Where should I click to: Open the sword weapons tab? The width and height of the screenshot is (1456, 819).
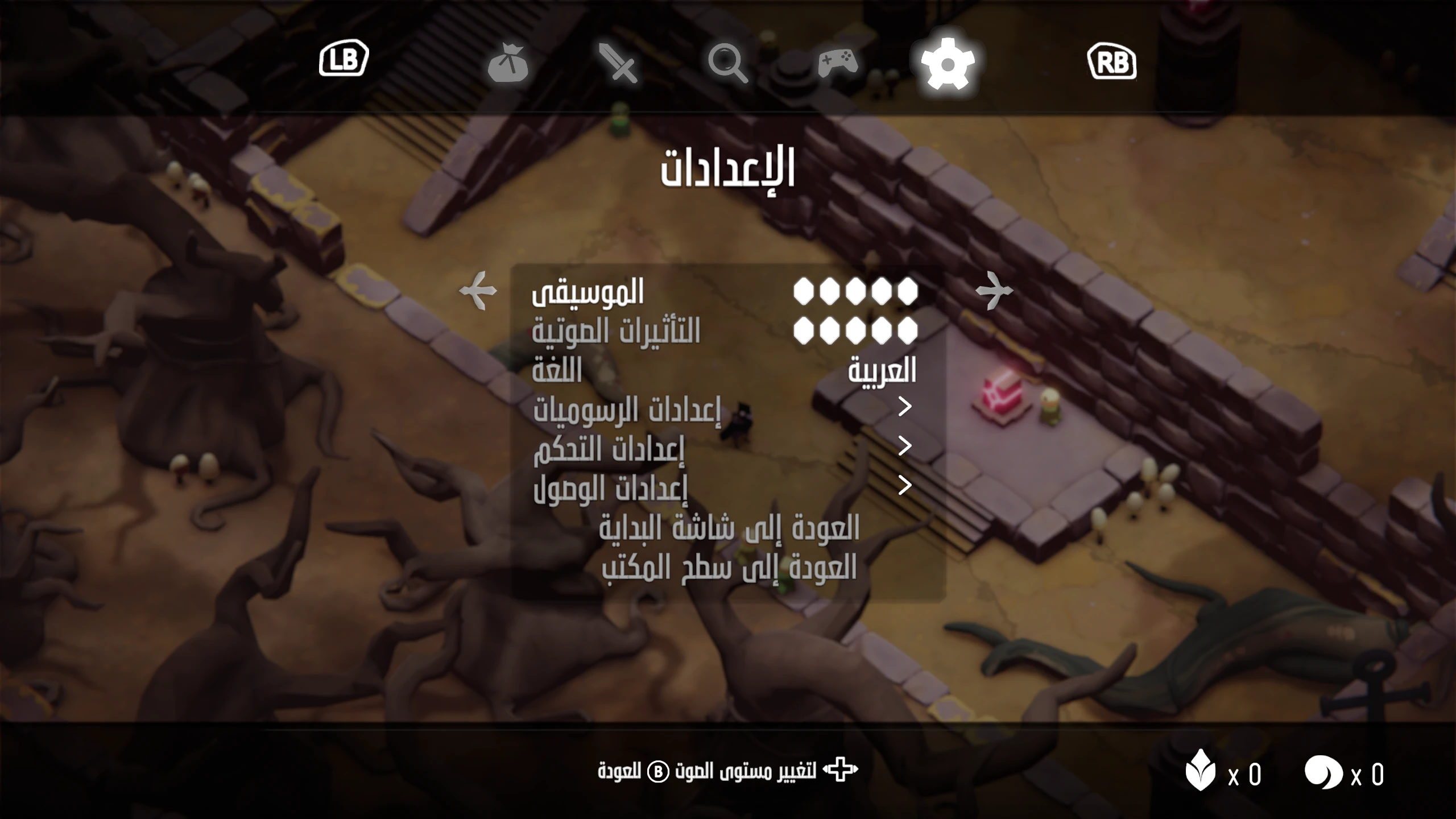[x=618, y=63]
